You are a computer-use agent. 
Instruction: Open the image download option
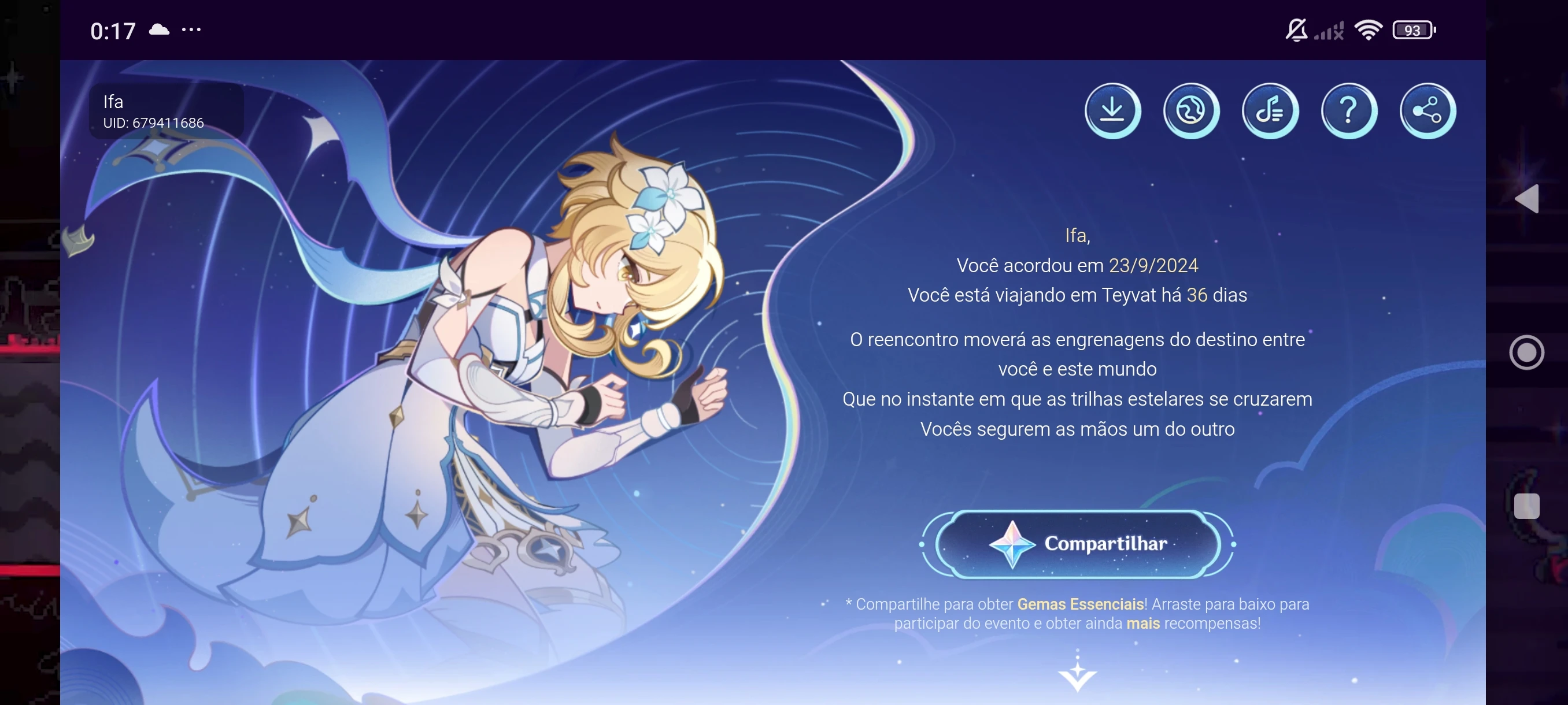point(1114,110)
